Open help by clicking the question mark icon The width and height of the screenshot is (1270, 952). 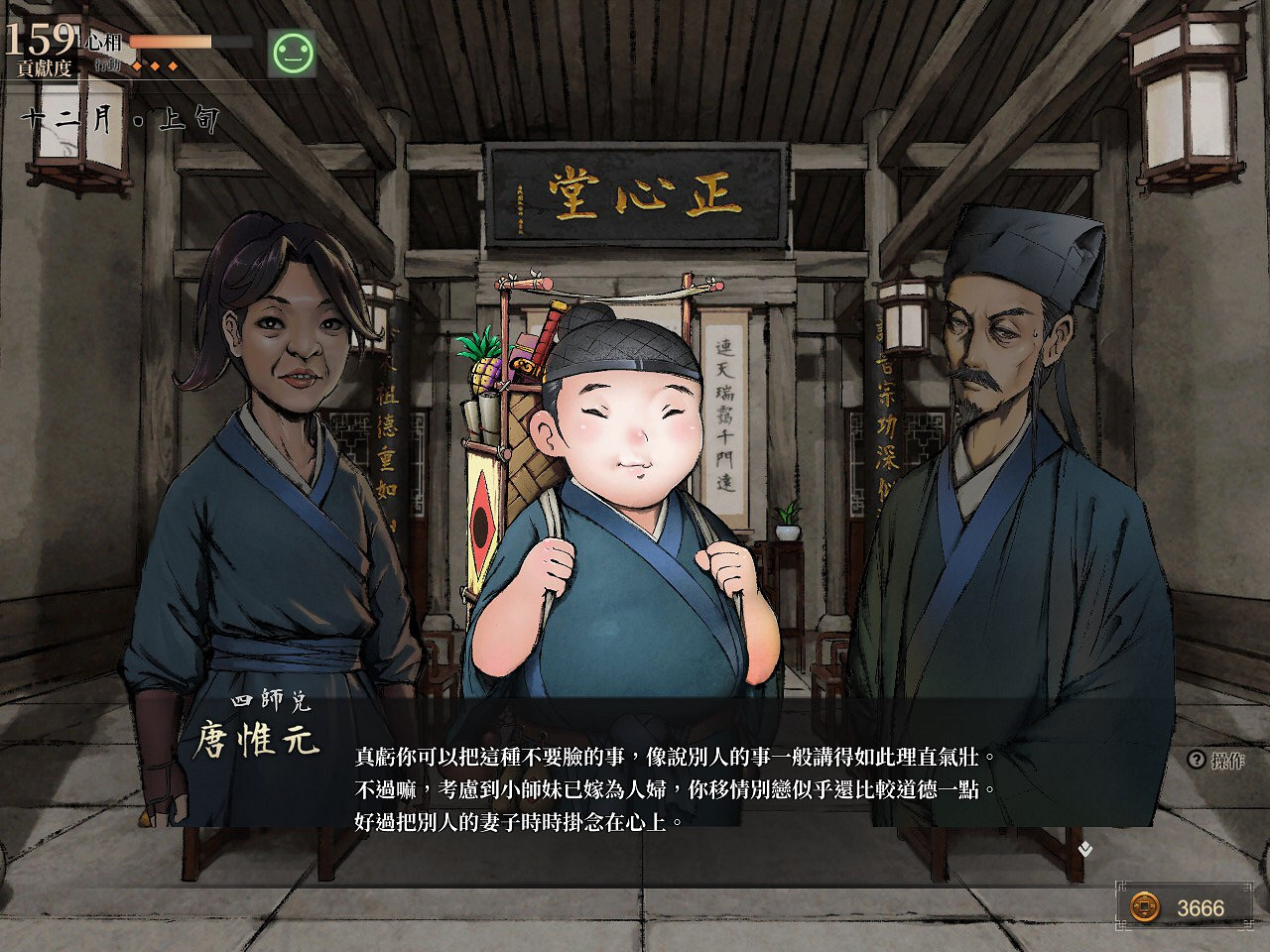[1195, 759]
